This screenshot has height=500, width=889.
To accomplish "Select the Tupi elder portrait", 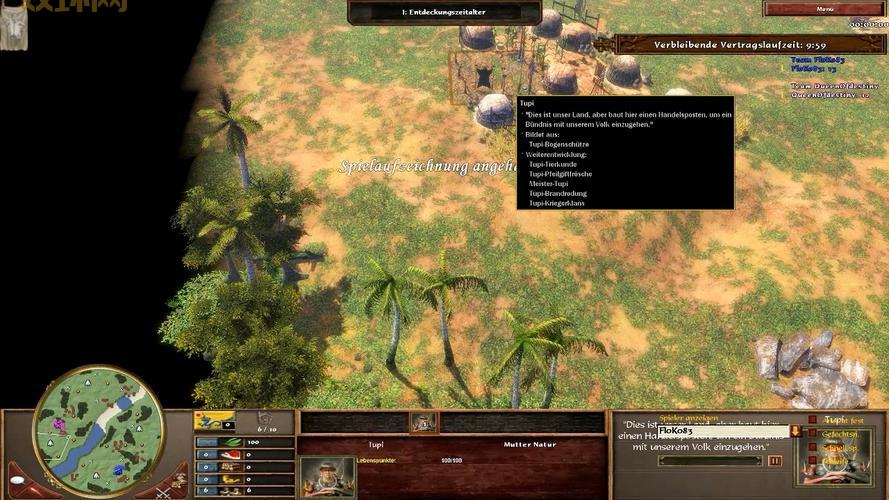I will [x=327, y=476].
